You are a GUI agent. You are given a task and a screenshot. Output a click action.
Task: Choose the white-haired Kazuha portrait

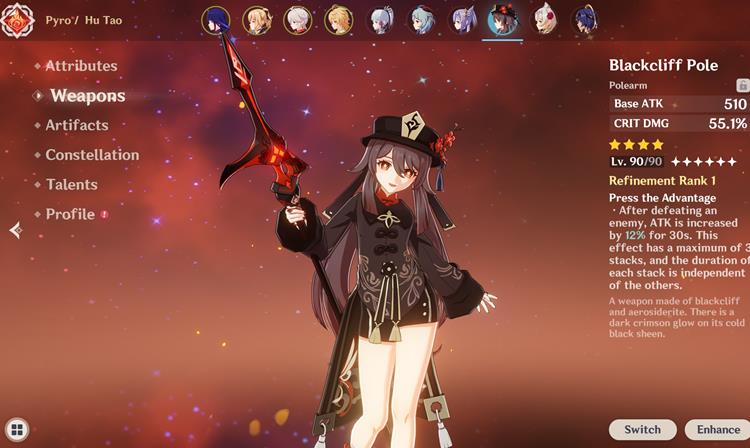pyautogui.click(x=297, y=19)
